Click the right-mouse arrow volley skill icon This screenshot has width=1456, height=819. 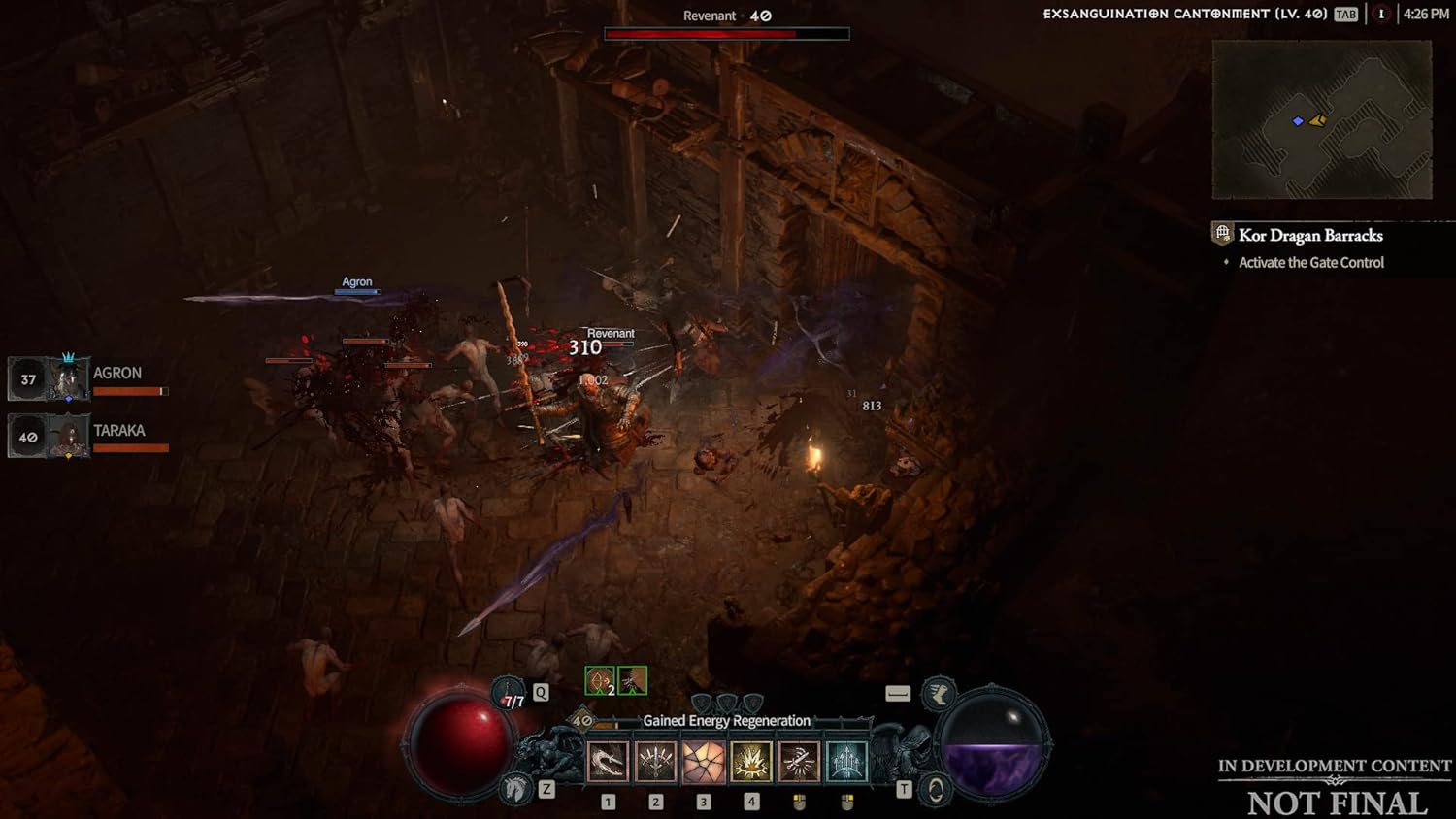[845, 761]
